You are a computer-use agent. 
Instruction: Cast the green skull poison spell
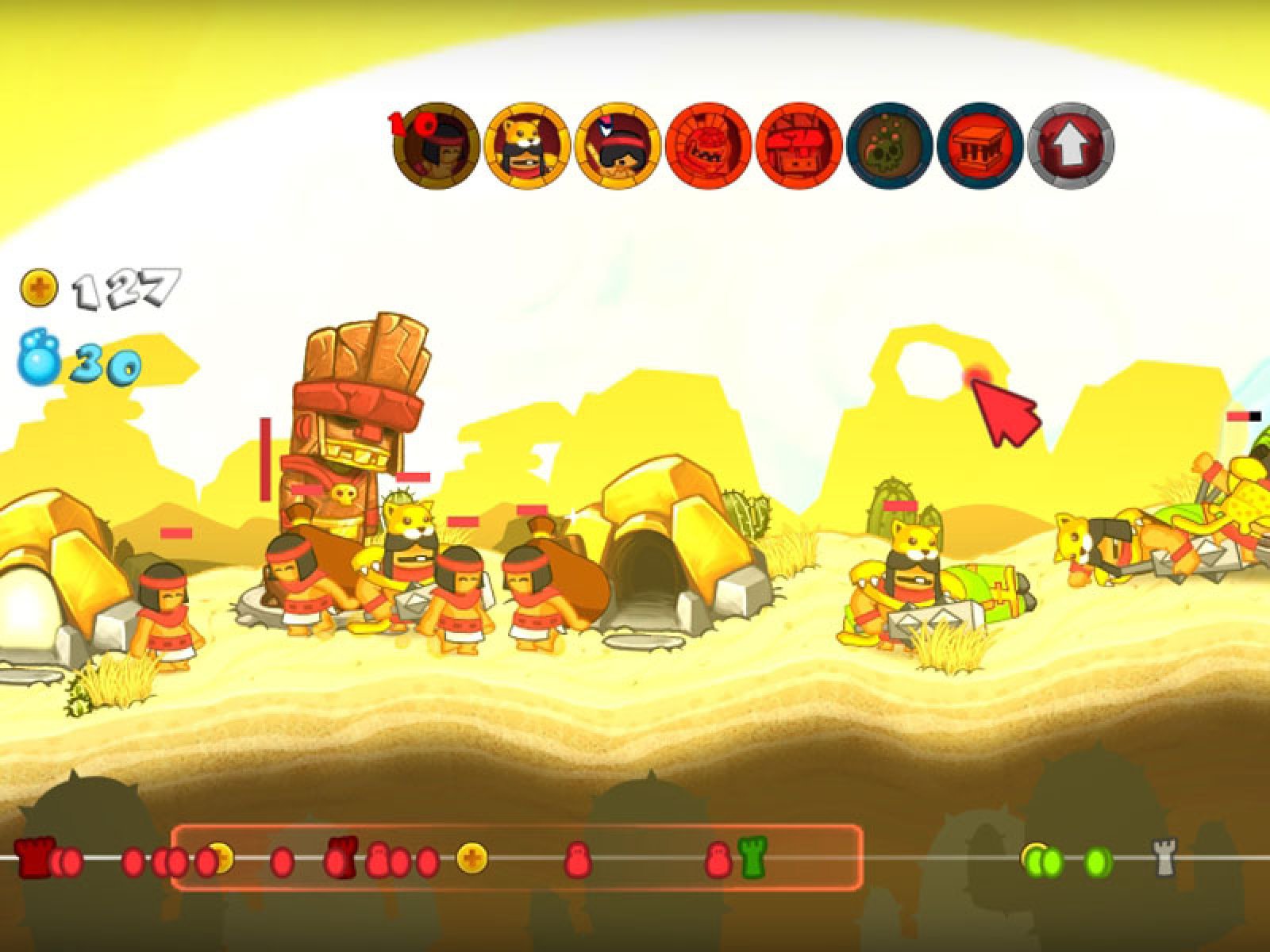890,144
